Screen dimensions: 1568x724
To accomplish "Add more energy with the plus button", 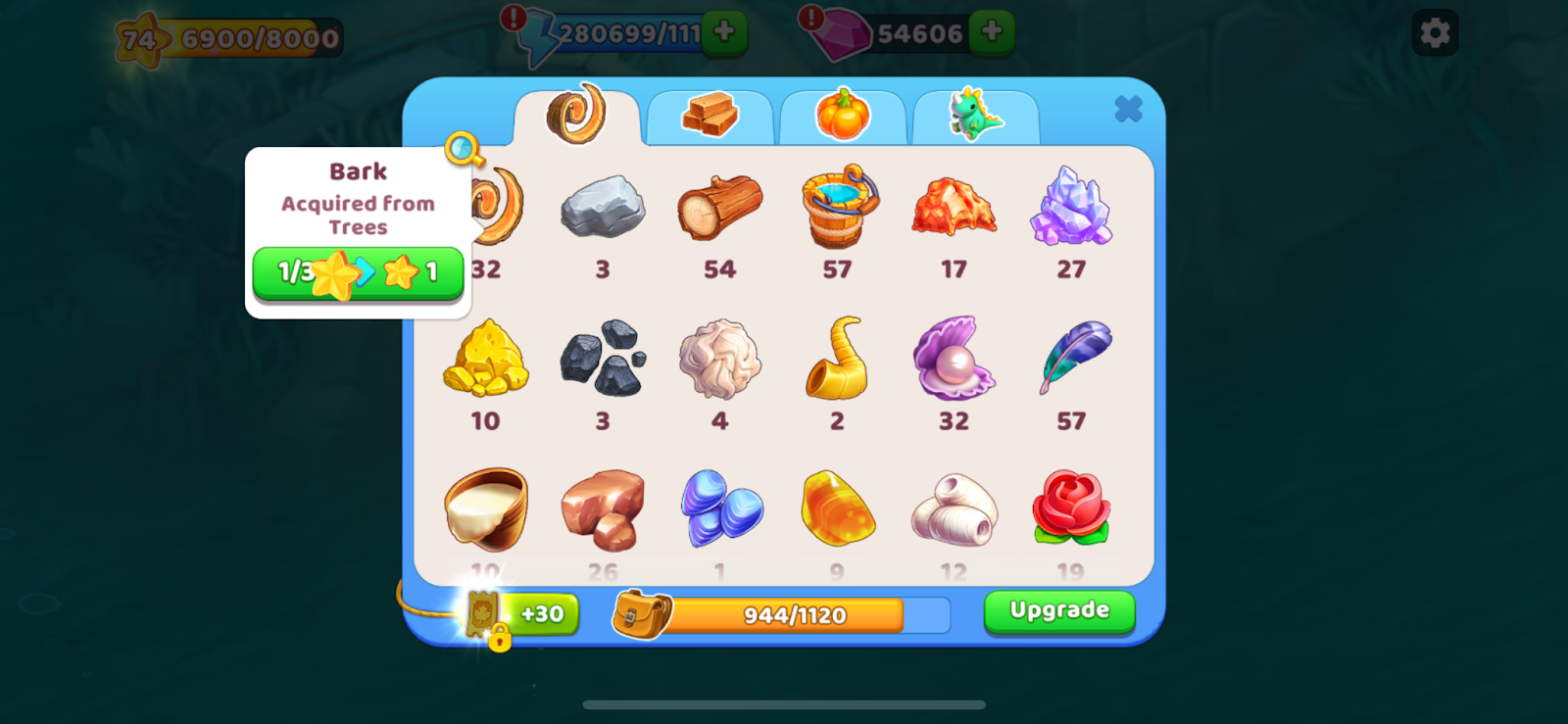I will click(724, 32).
